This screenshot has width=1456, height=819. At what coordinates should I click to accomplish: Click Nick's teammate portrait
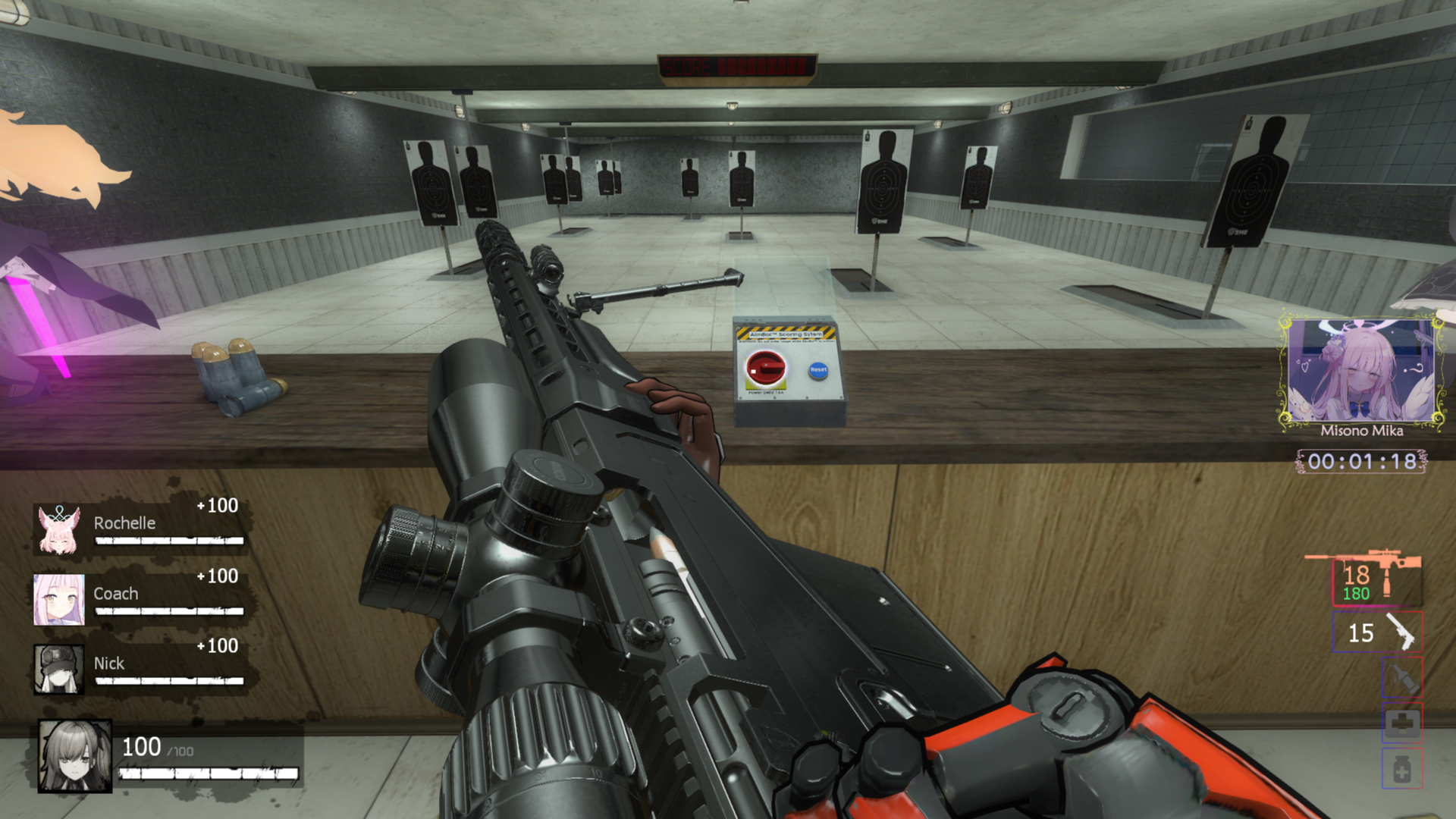click(59, 670)
